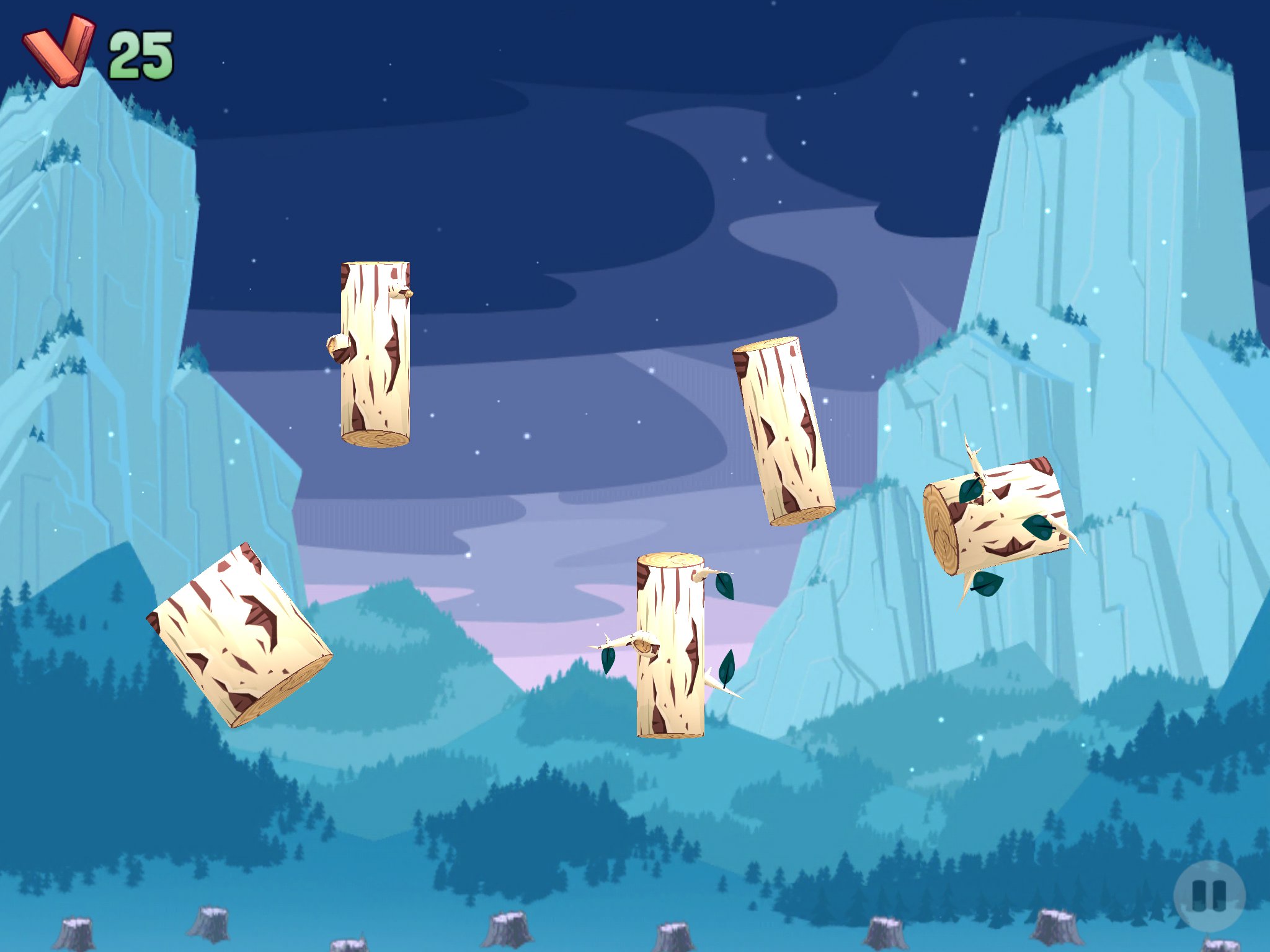Pause the game with the pause button
Image resolution: width=1270 pixels, height=952 pixels.
pos(1209,896)
